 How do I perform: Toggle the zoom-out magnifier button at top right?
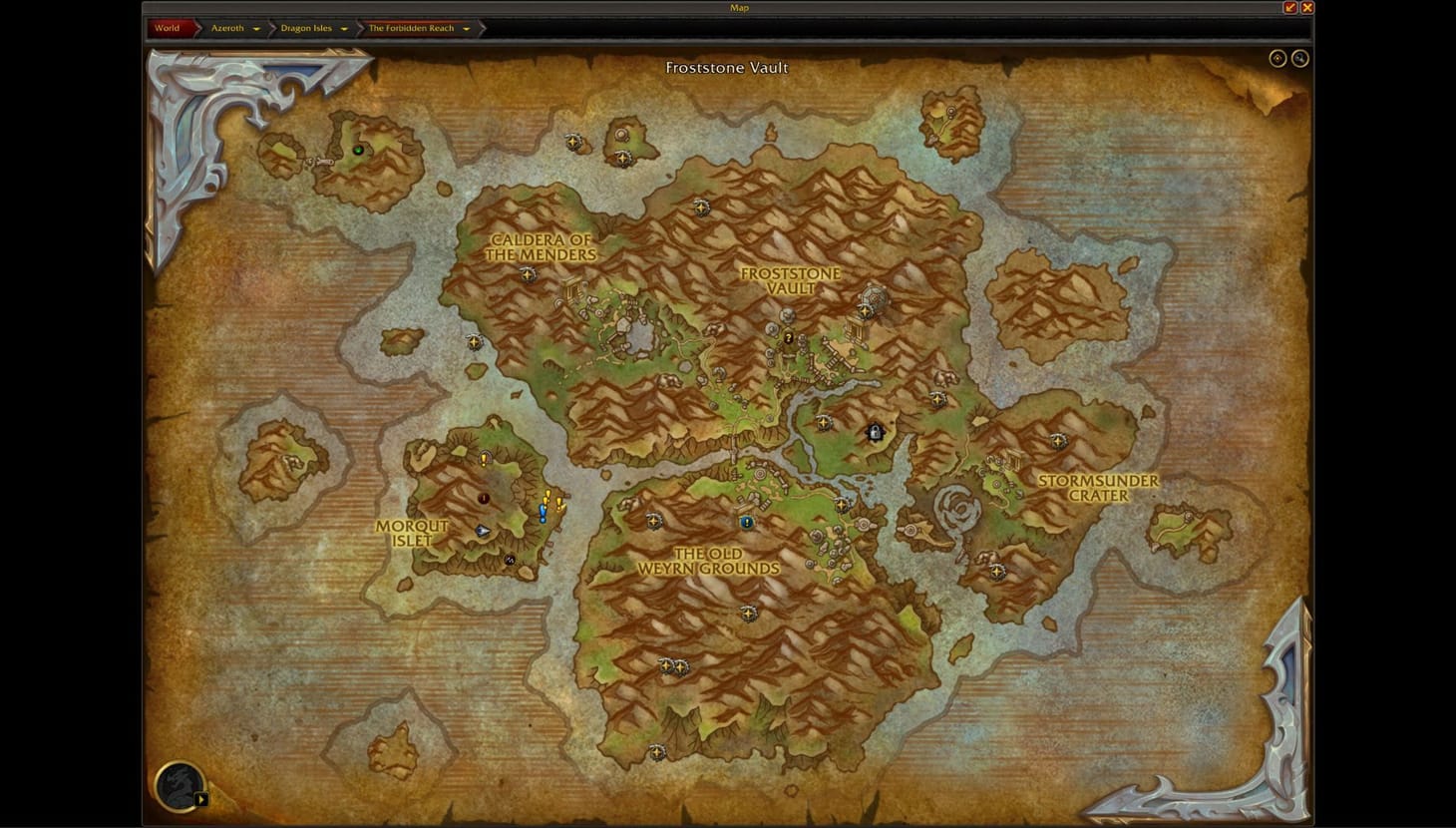pos(1299,58)
